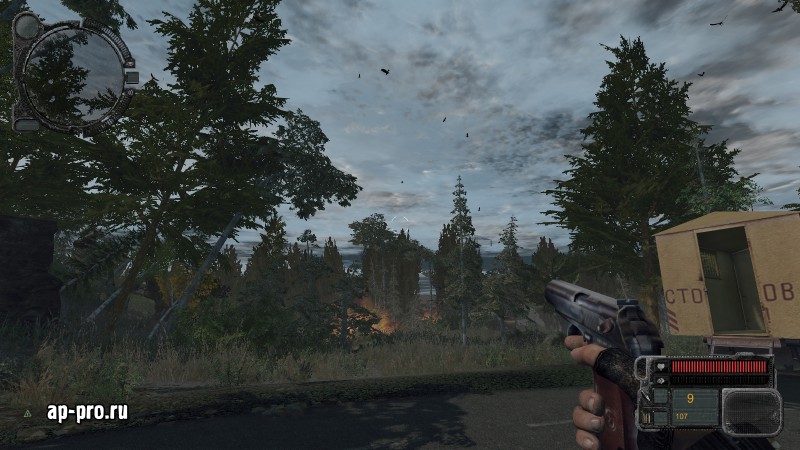Open the ap-pro.ru watermark link
The width and height of the screenshot is (800, 450).
(x=87, y=411)
